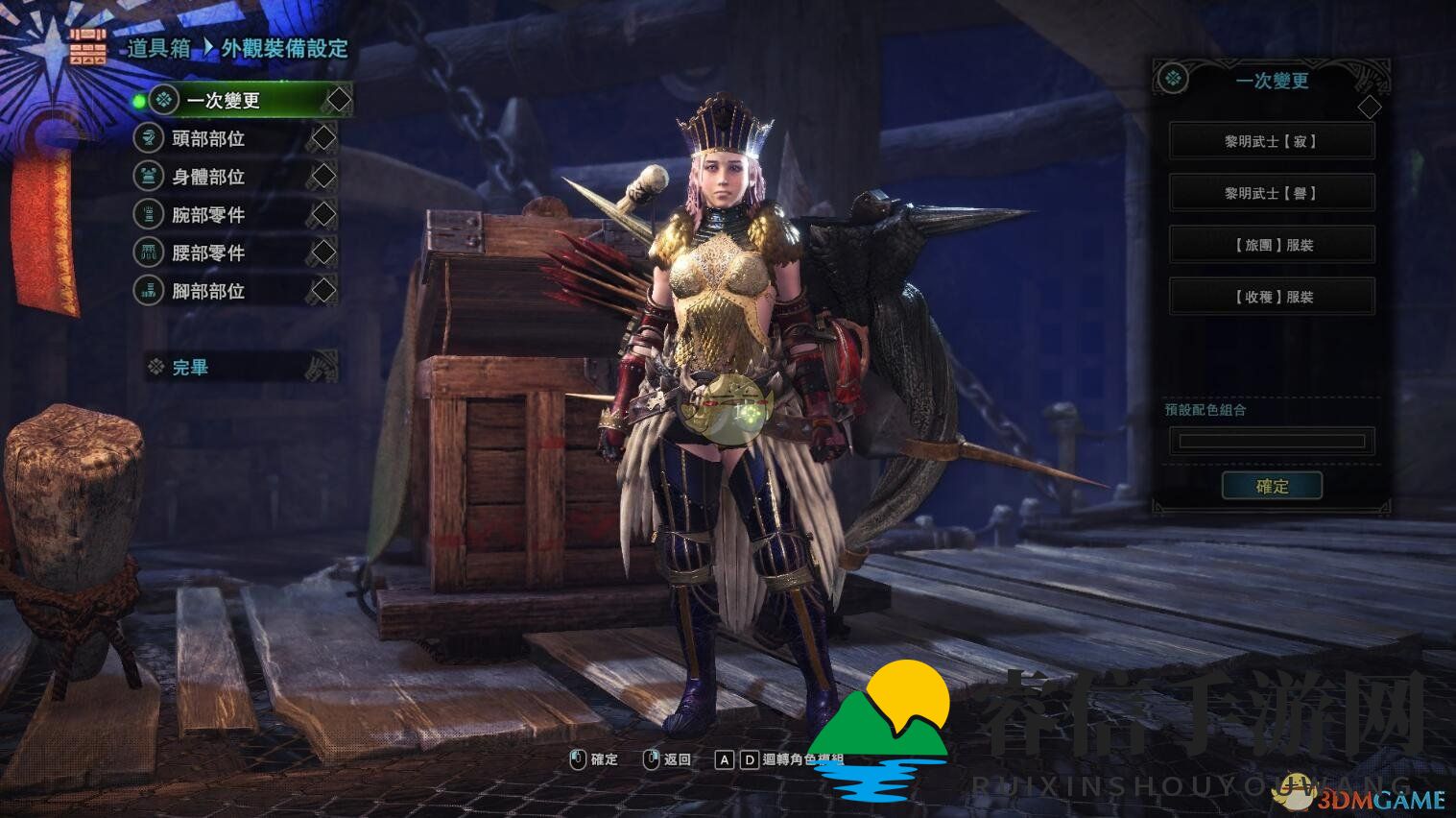The height and width of the screenshot is (818, 1456).
Task: Click the 黎明武士【寂】 layered armor button
Action: 1271,140
